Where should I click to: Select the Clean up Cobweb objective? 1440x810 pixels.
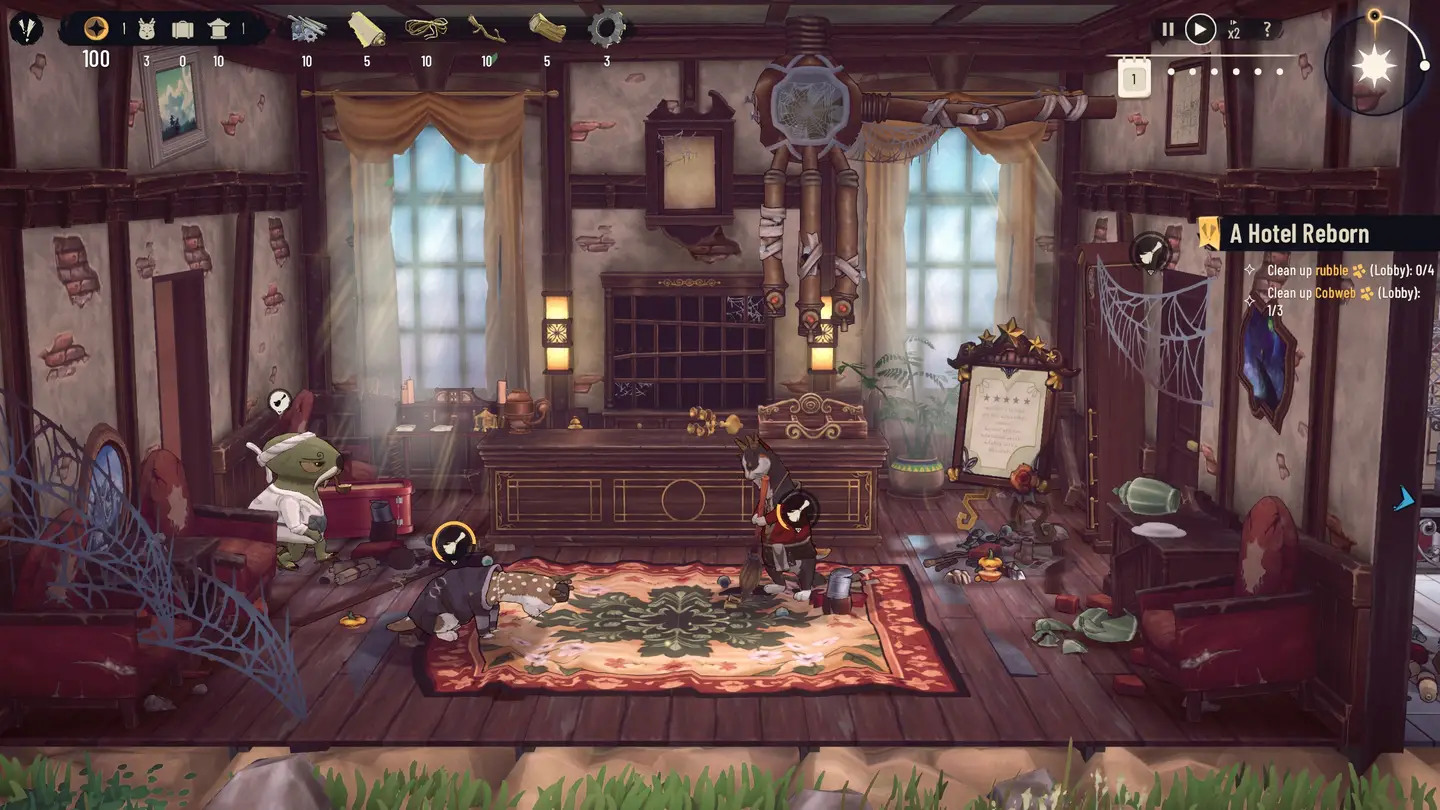coord(1340,293)
